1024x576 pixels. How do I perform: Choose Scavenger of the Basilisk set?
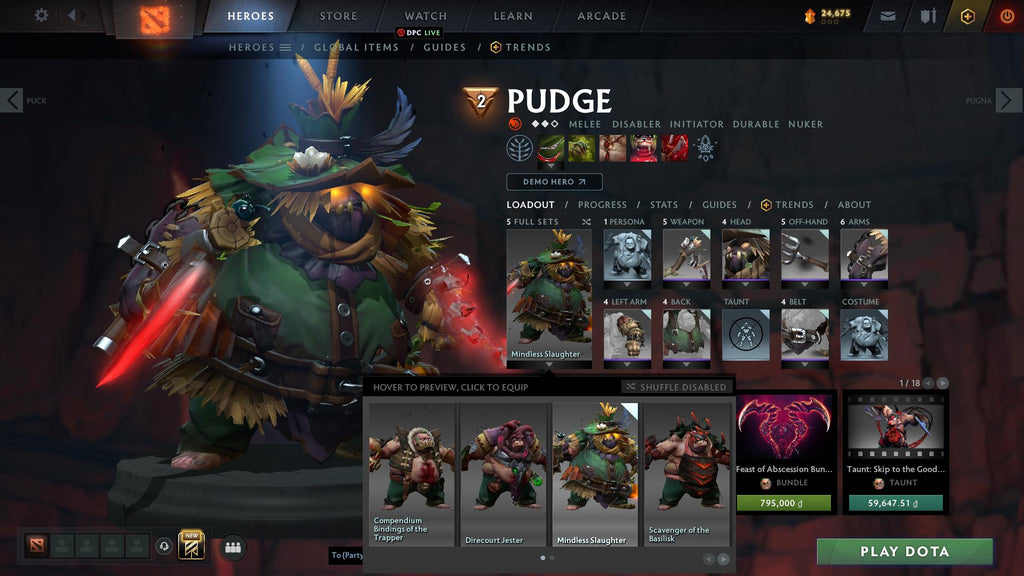686,474
